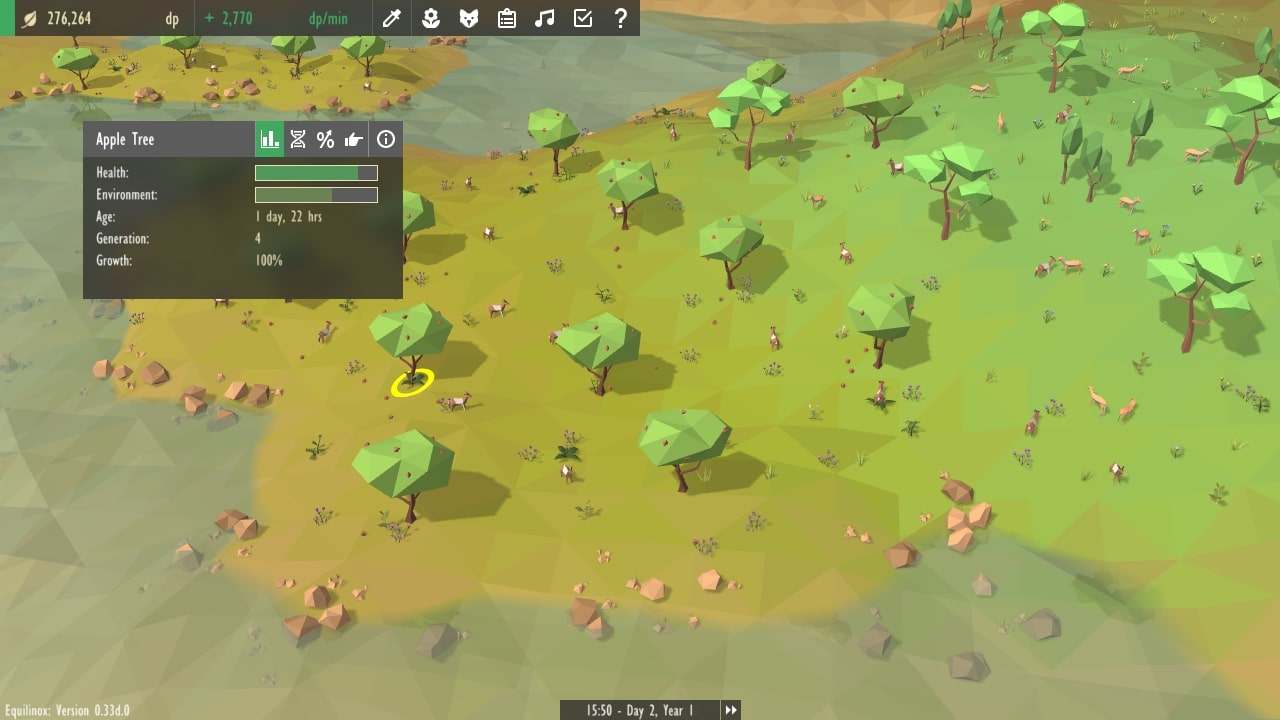This screenshot has height=720, width=1280.
Task: Select the pointing hand tab for Apple Tree
Action: (x=354, y=139)
